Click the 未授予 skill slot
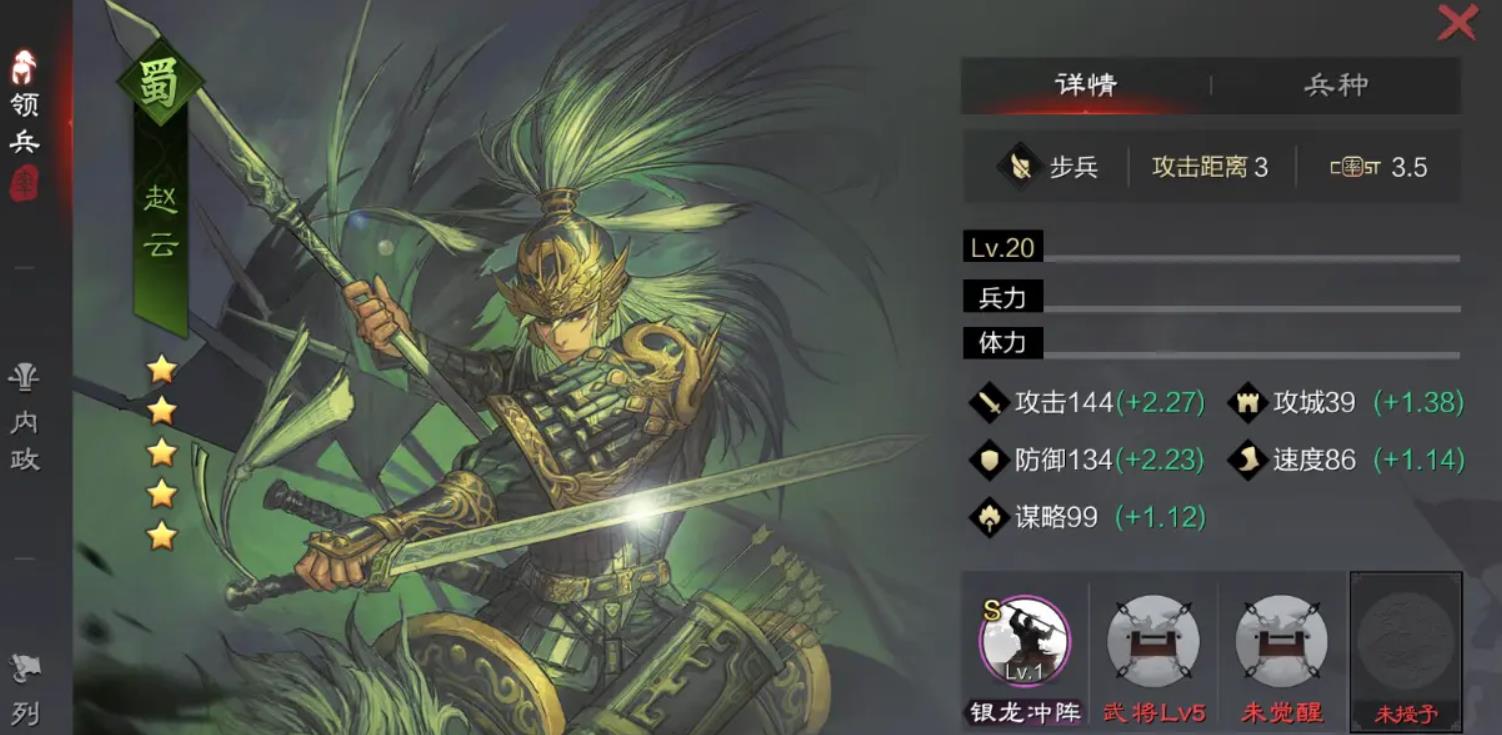 1404,650
